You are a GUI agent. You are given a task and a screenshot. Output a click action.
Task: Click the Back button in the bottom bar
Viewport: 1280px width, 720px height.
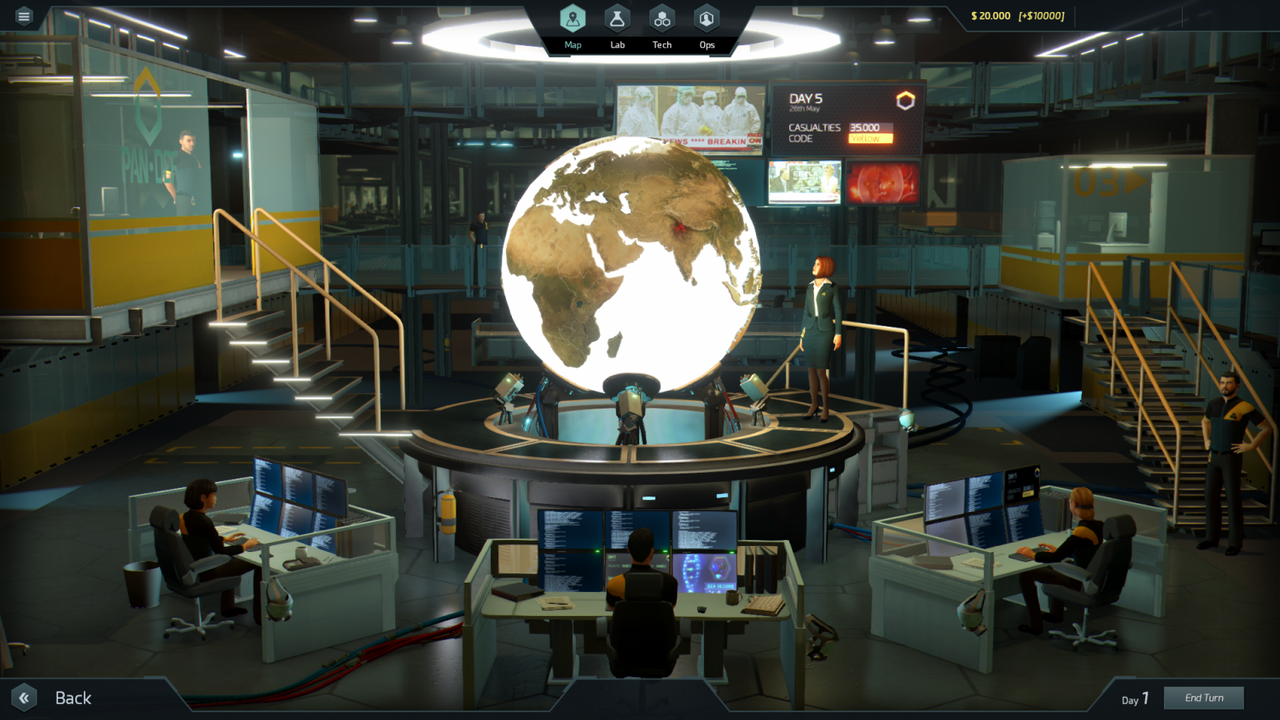coord(72,697)
